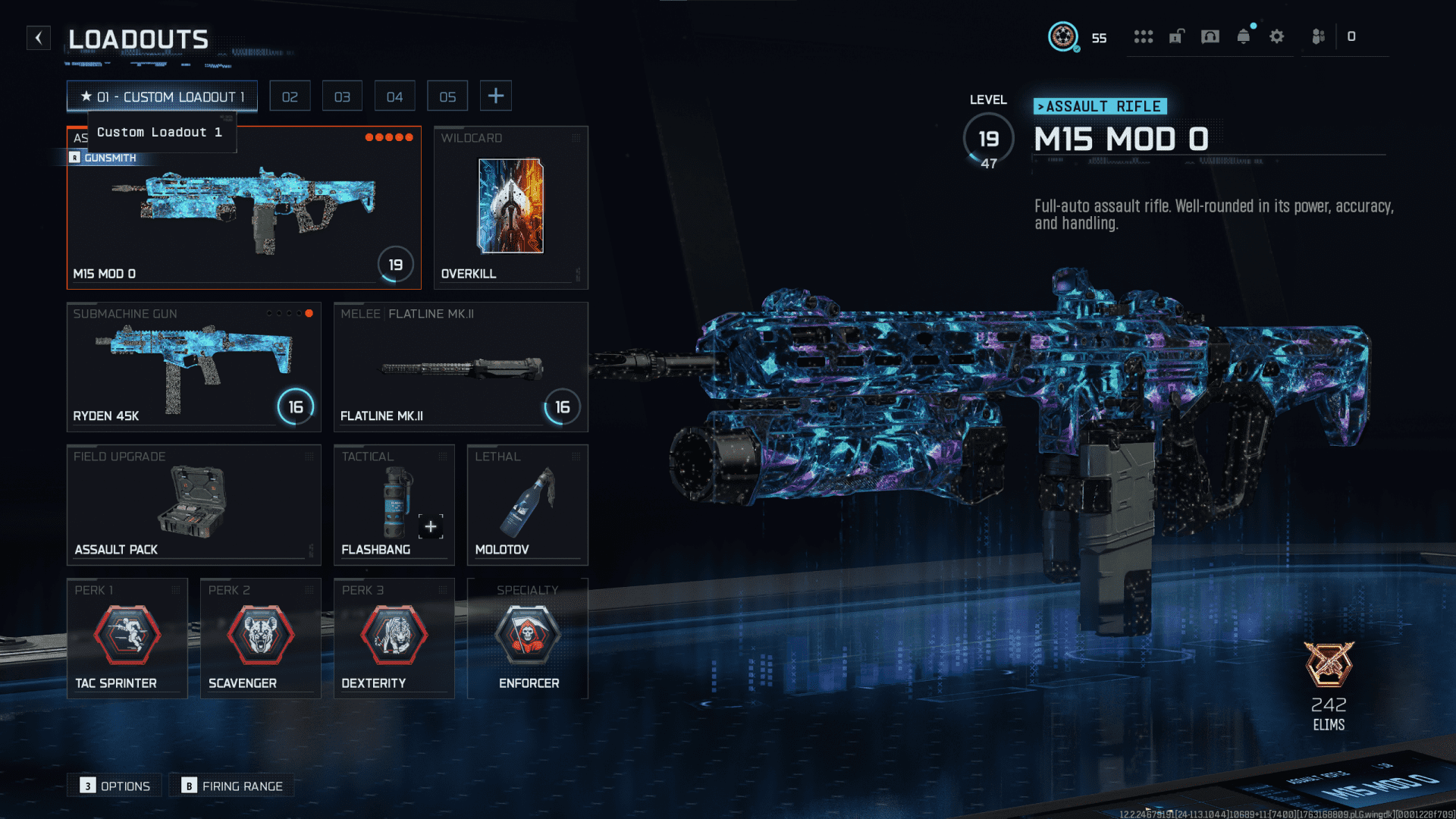
Task: Click the plus button to add a loadout
Action: [496, 96]
